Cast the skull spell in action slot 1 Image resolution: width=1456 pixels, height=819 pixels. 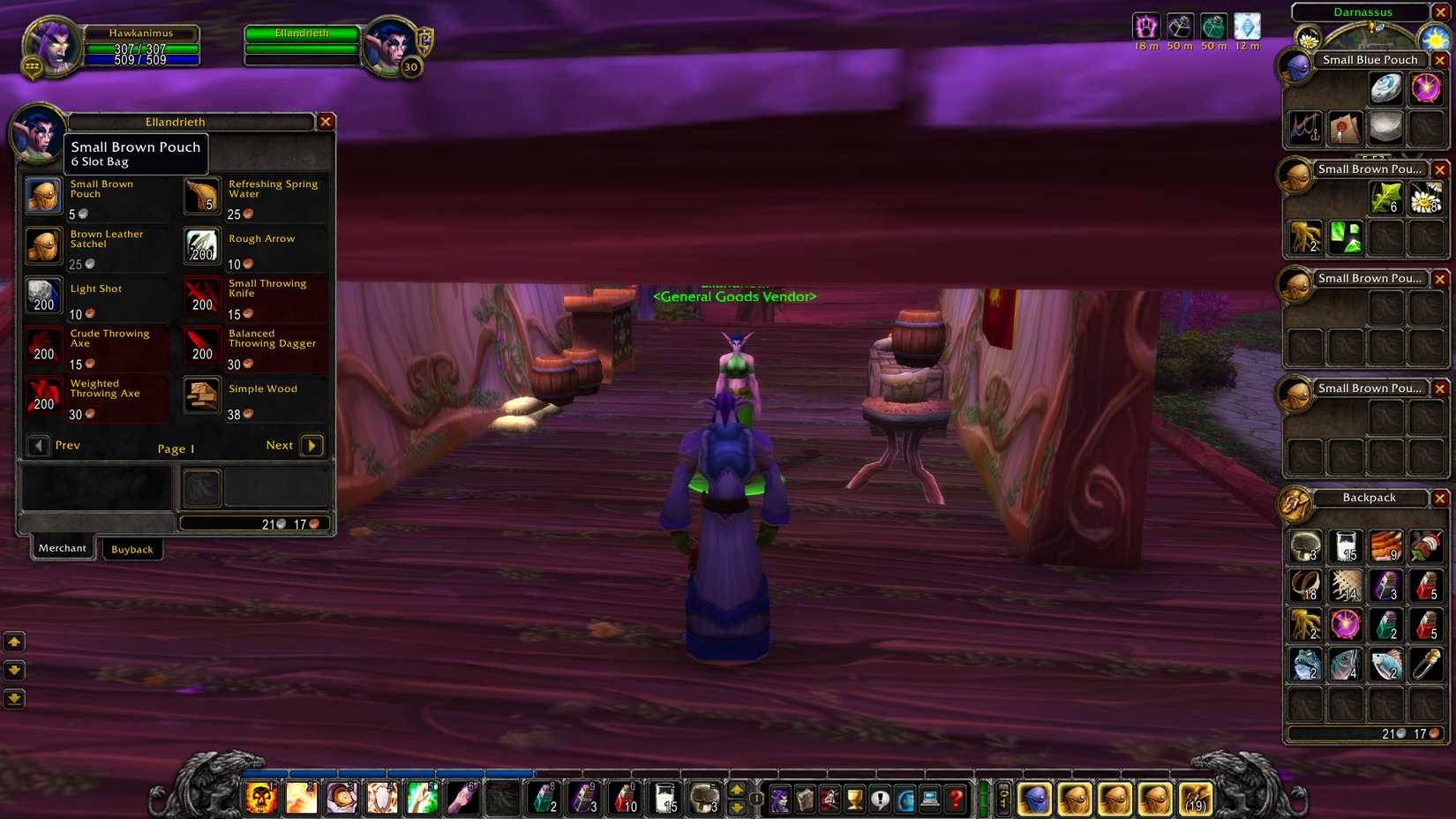260,800
